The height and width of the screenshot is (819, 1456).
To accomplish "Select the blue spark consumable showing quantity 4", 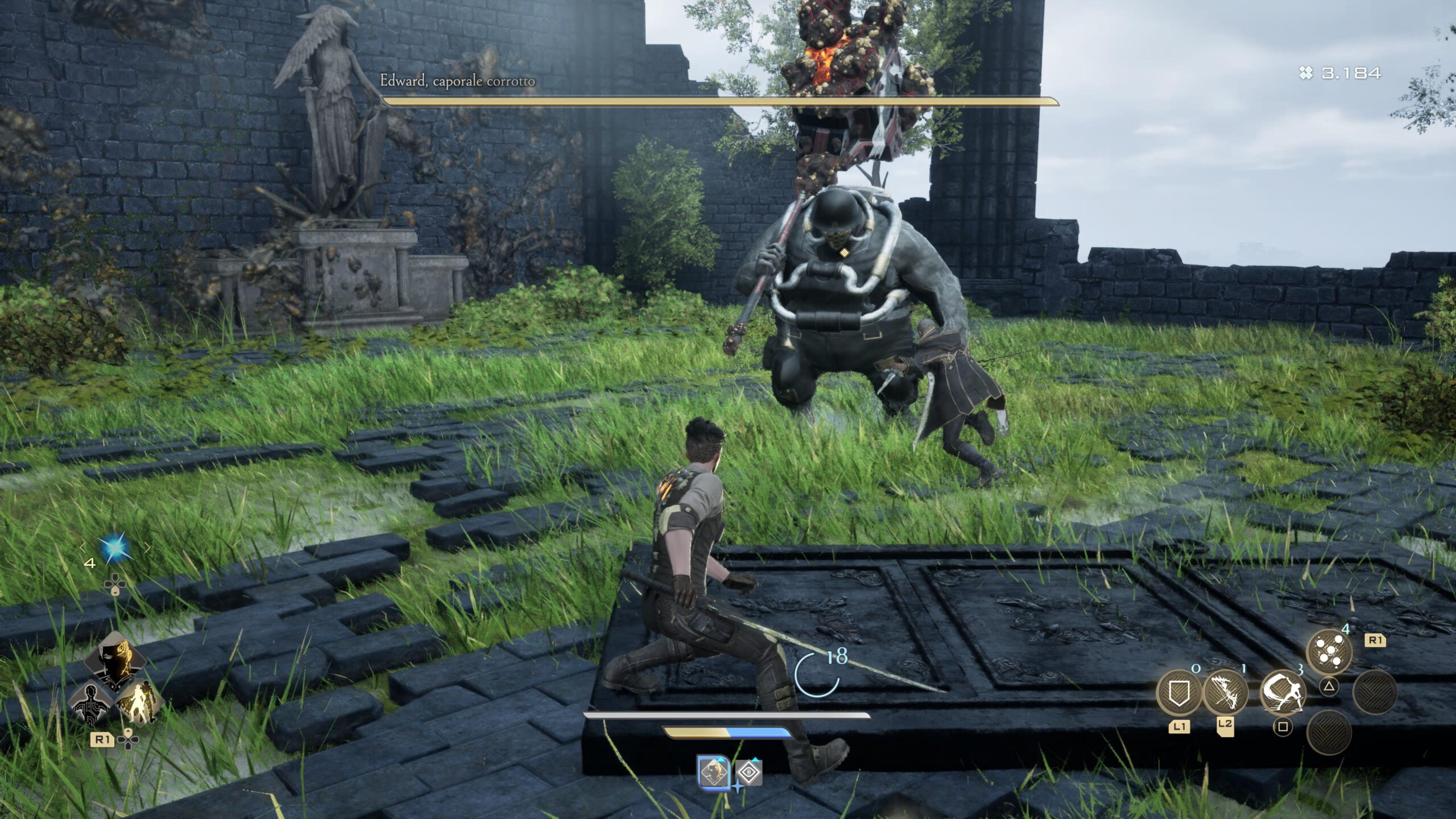I will 115,547.
